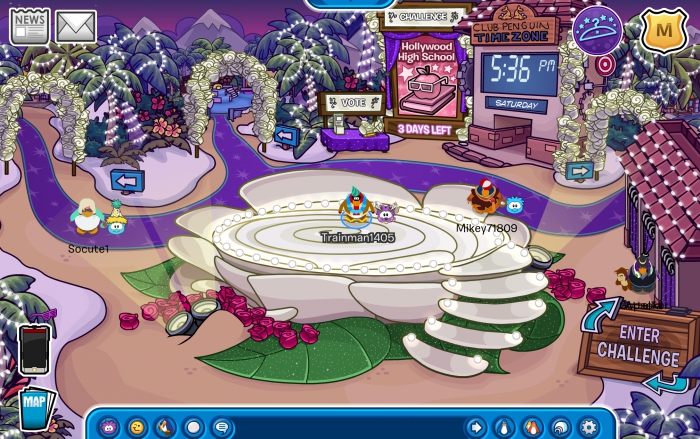Click the Enter Challenge sign
700x439 pixels.
tap(636, 344)
